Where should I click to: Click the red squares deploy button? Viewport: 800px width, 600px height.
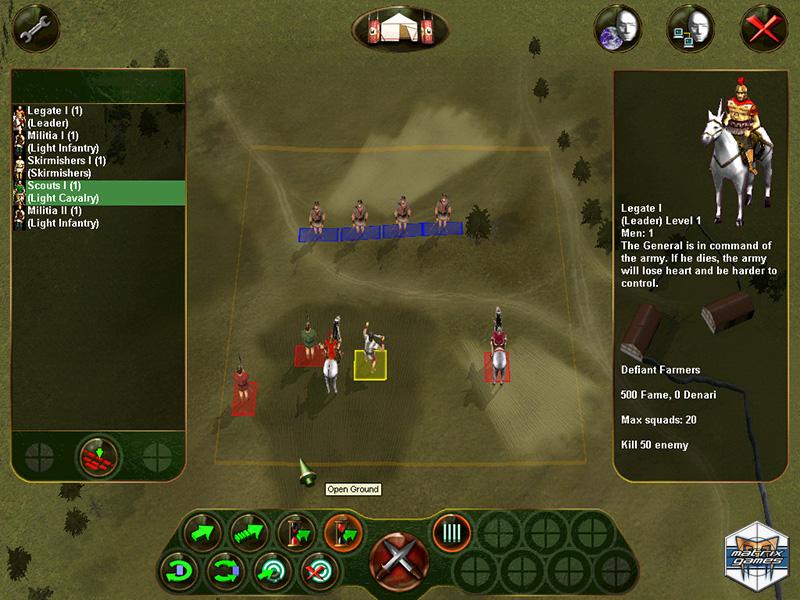click(x=98, y=457)
